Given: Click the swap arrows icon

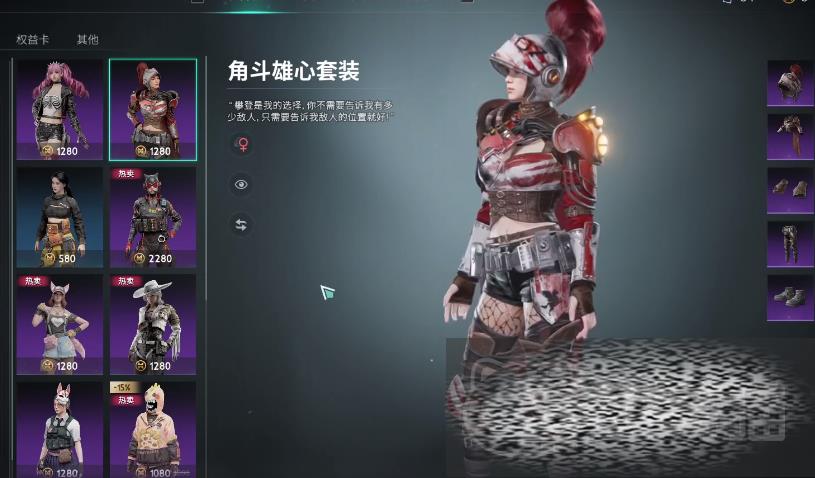Looking at the screenshot, I should (x=241, y=225).
